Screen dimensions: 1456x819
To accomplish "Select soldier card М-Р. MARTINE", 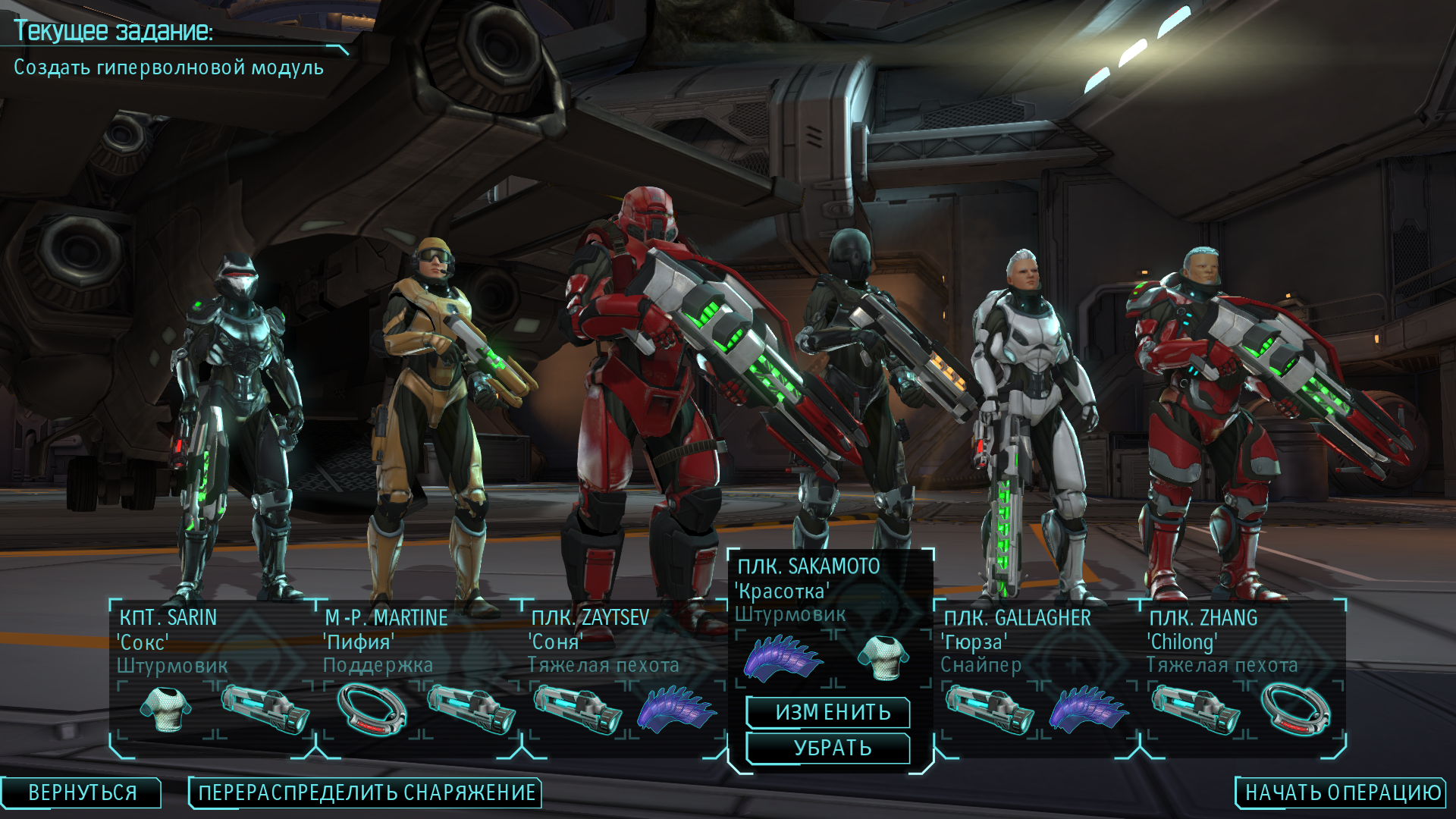I will [418, 642].
